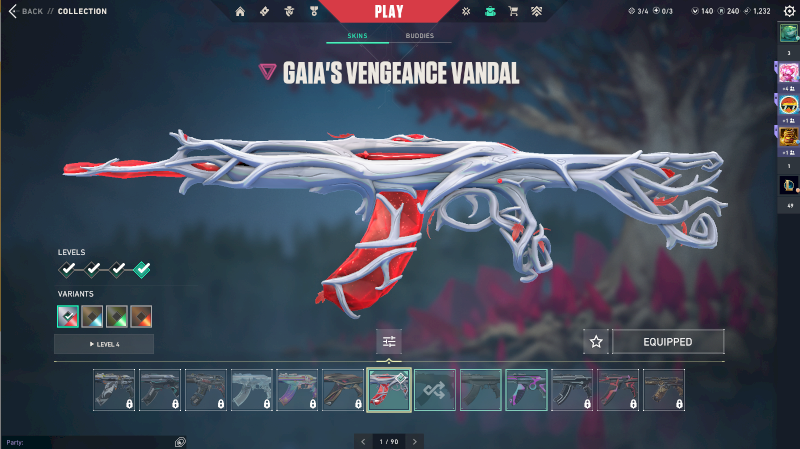Go to the previous skin page
800x449 pixels.
[x=364, y=441]
